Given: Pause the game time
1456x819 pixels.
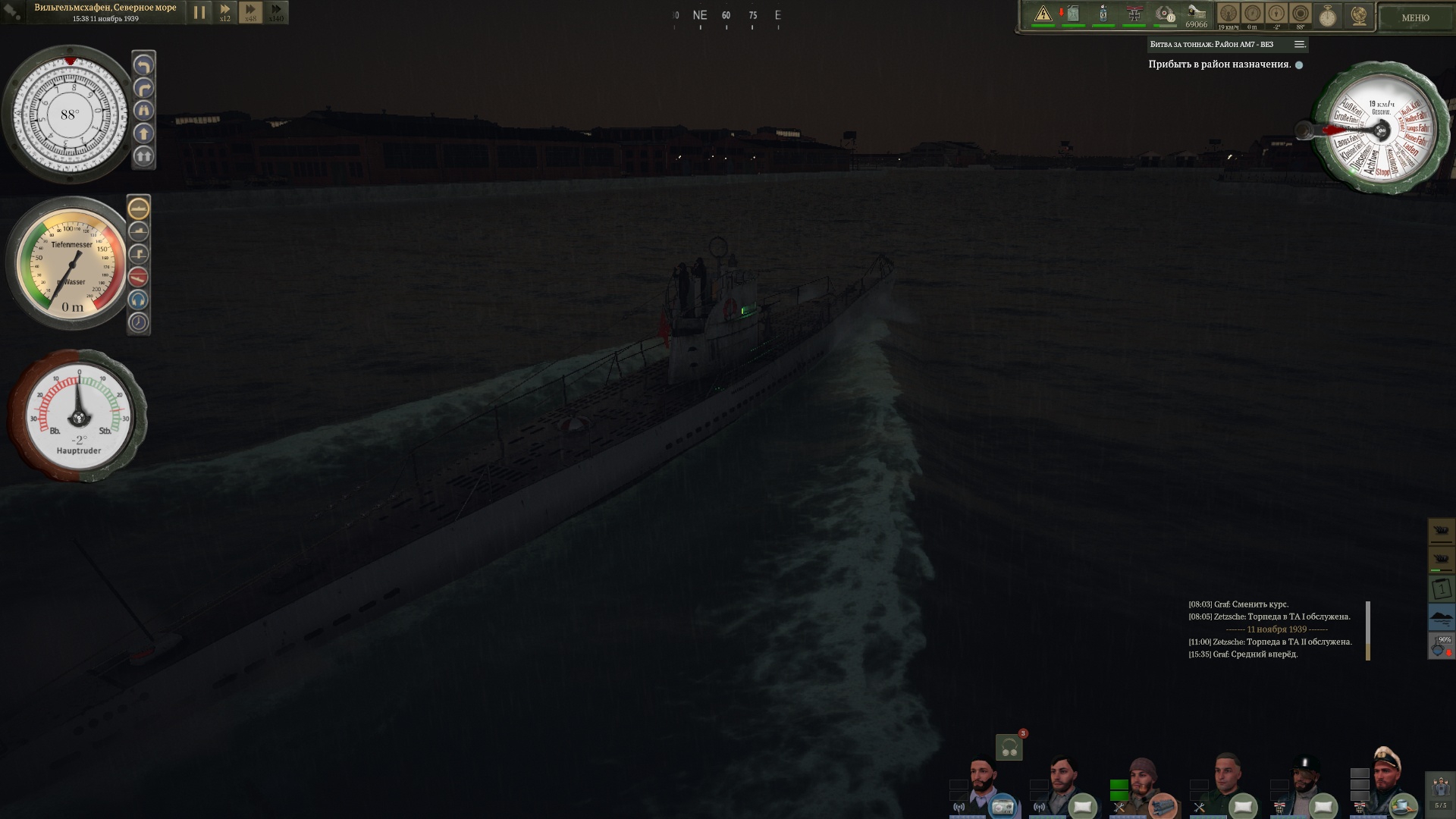Looking at the screenshot, I should tap(199, 12).
